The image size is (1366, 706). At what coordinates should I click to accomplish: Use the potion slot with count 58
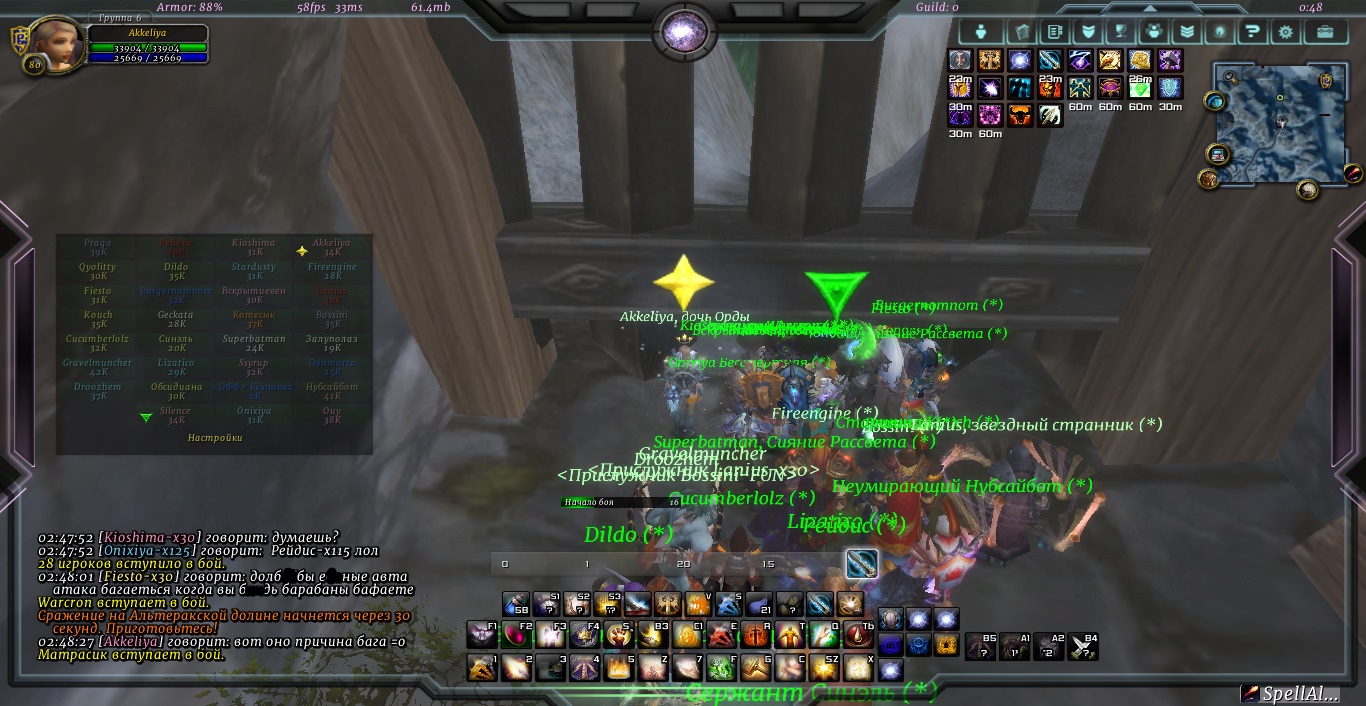point(516,604)
